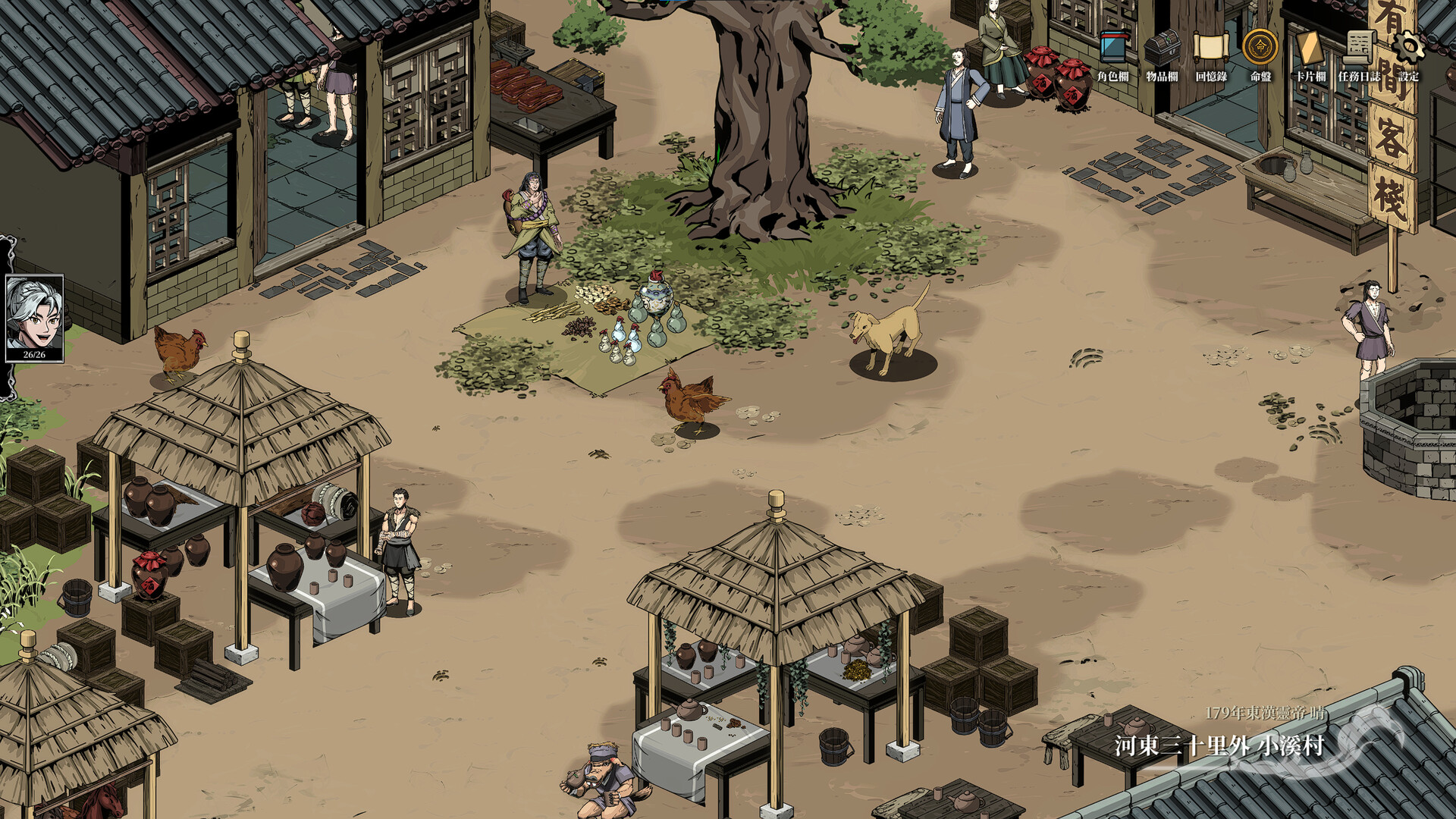The width and height of the screenshot is (1456, 819).
Task: Open the 命盤 destiny coin icon
Action: 1259,47
